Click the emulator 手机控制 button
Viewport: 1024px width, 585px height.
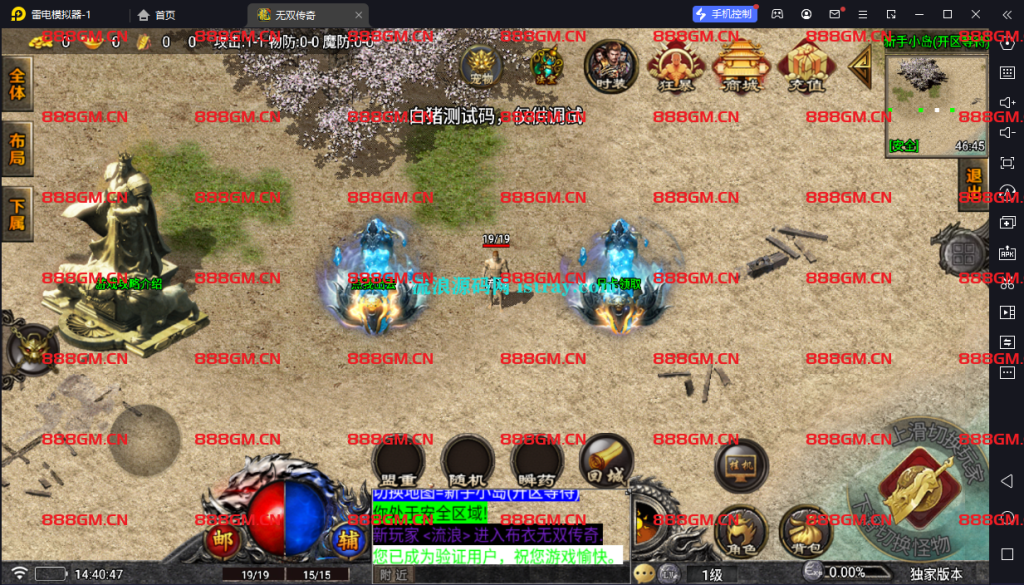726,14
